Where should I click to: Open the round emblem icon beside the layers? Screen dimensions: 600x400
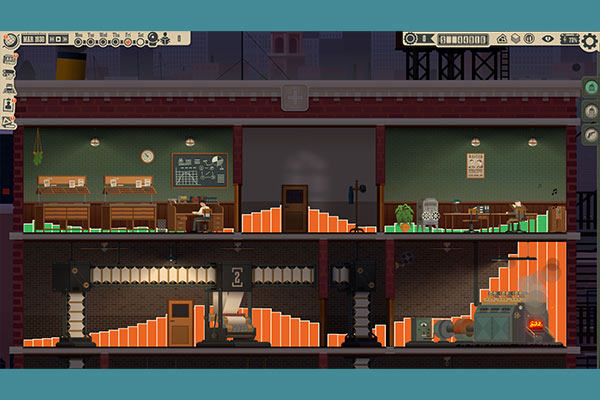[529, 39]
